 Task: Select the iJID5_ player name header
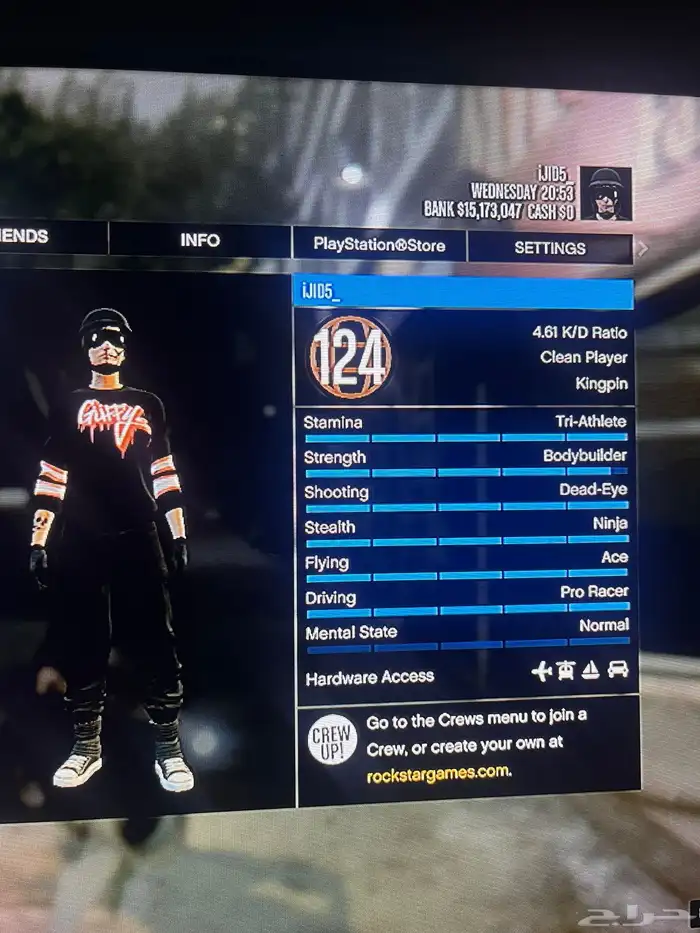[463, 292]
